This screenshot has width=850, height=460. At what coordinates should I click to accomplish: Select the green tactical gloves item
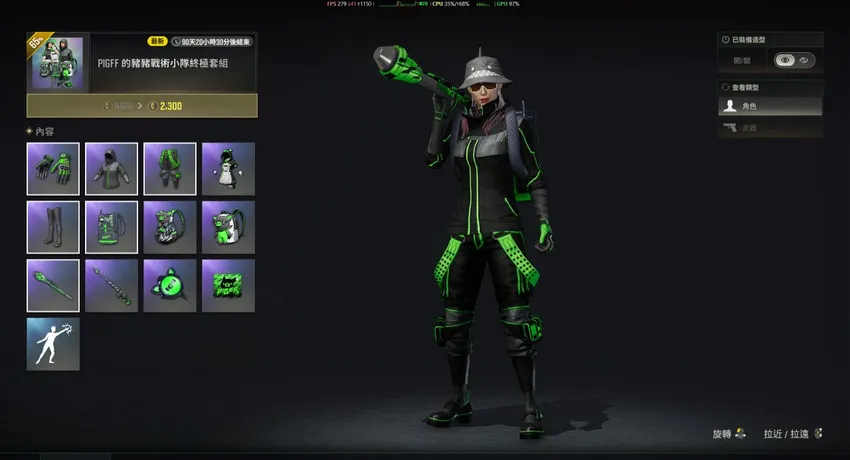tap(53, 168)
